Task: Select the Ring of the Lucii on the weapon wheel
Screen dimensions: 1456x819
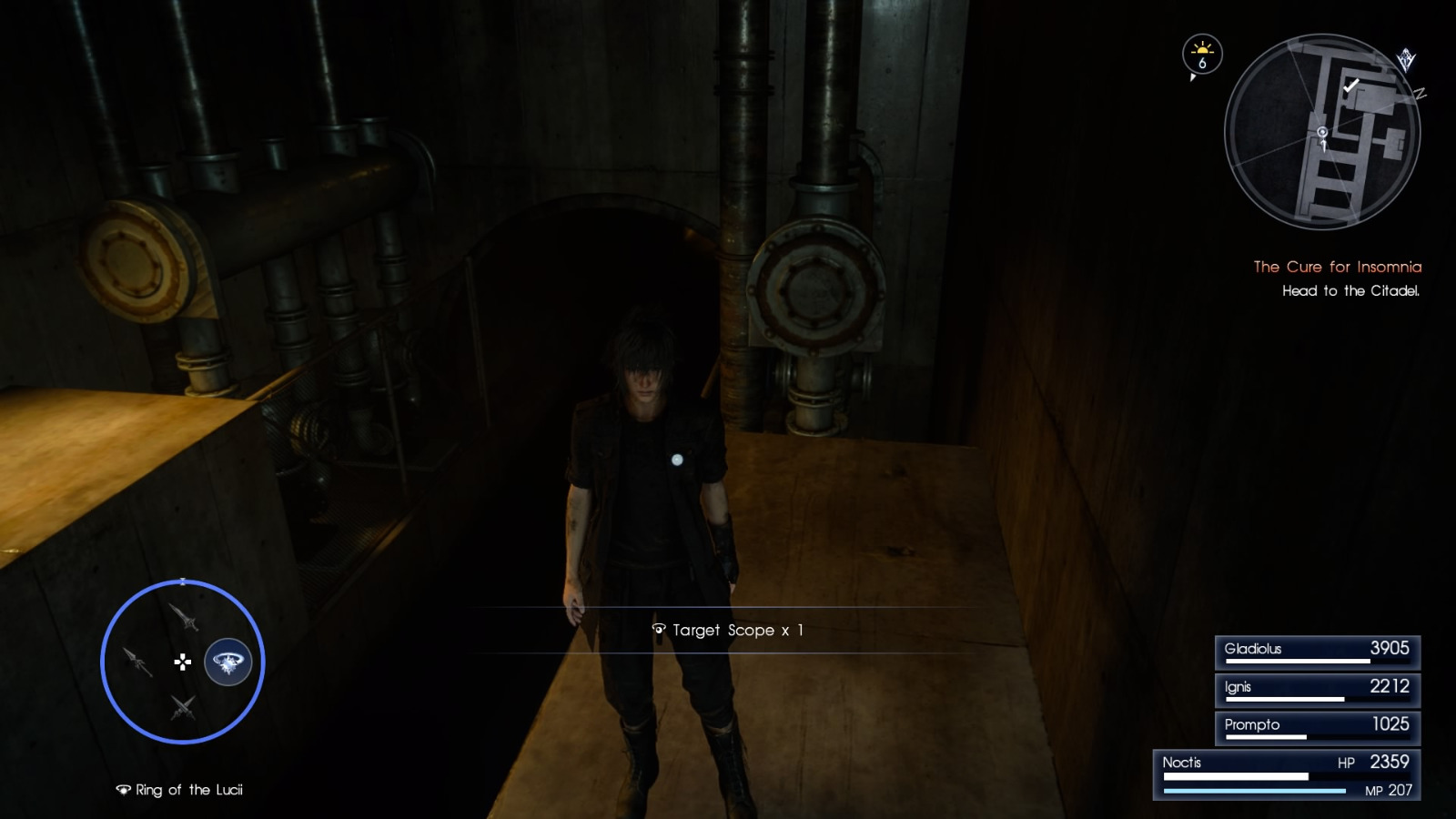Action: [227, 662]
